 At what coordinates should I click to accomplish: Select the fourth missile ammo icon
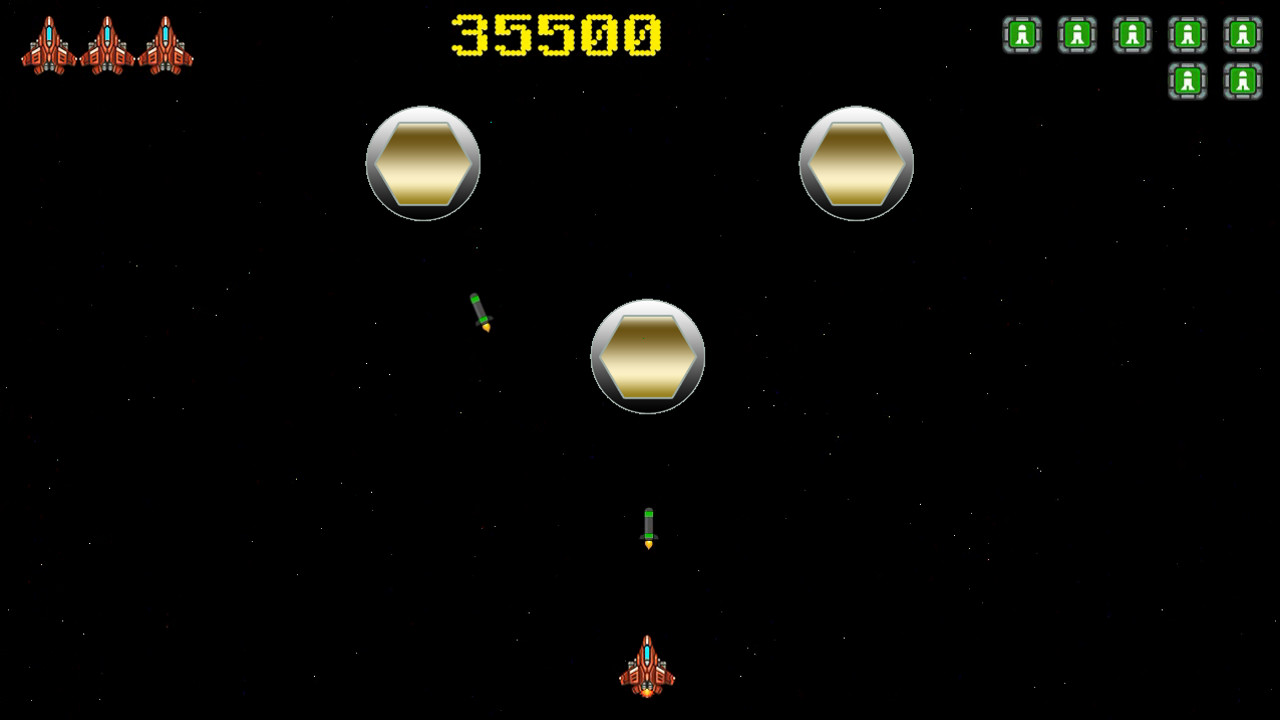[1186, 35]
